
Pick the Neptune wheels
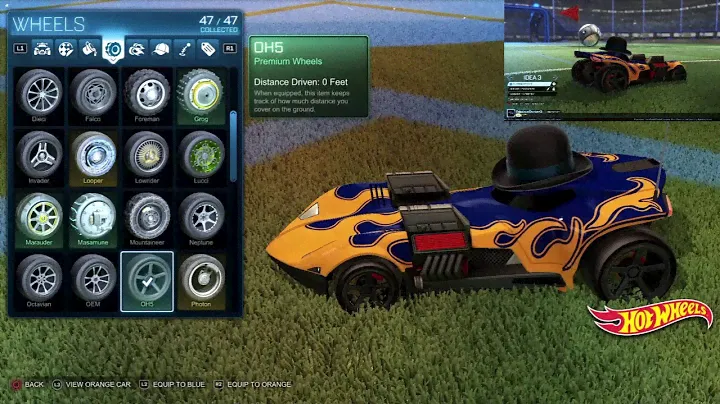(x=200, y=218)
